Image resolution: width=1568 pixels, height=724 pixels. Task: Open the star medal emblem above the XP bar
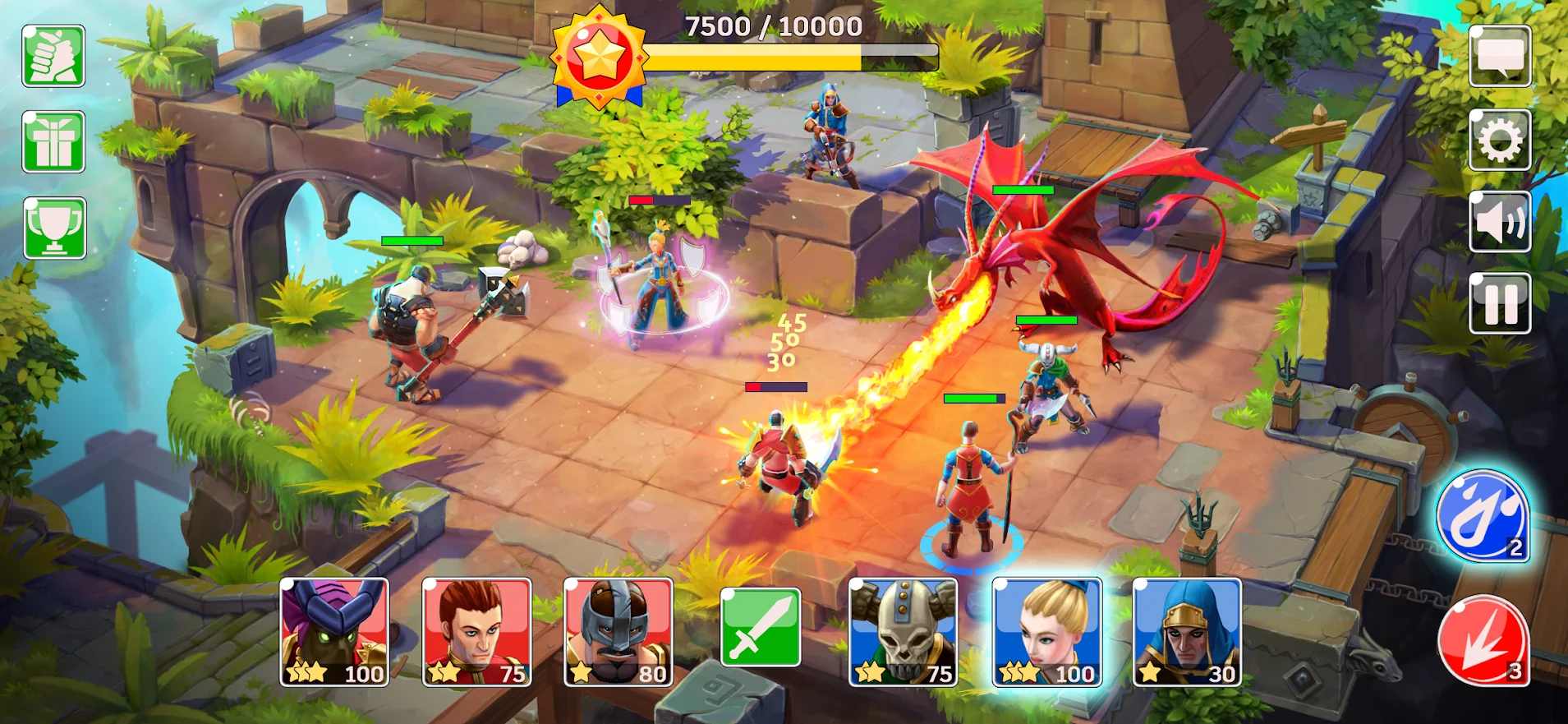coord(600,53)
